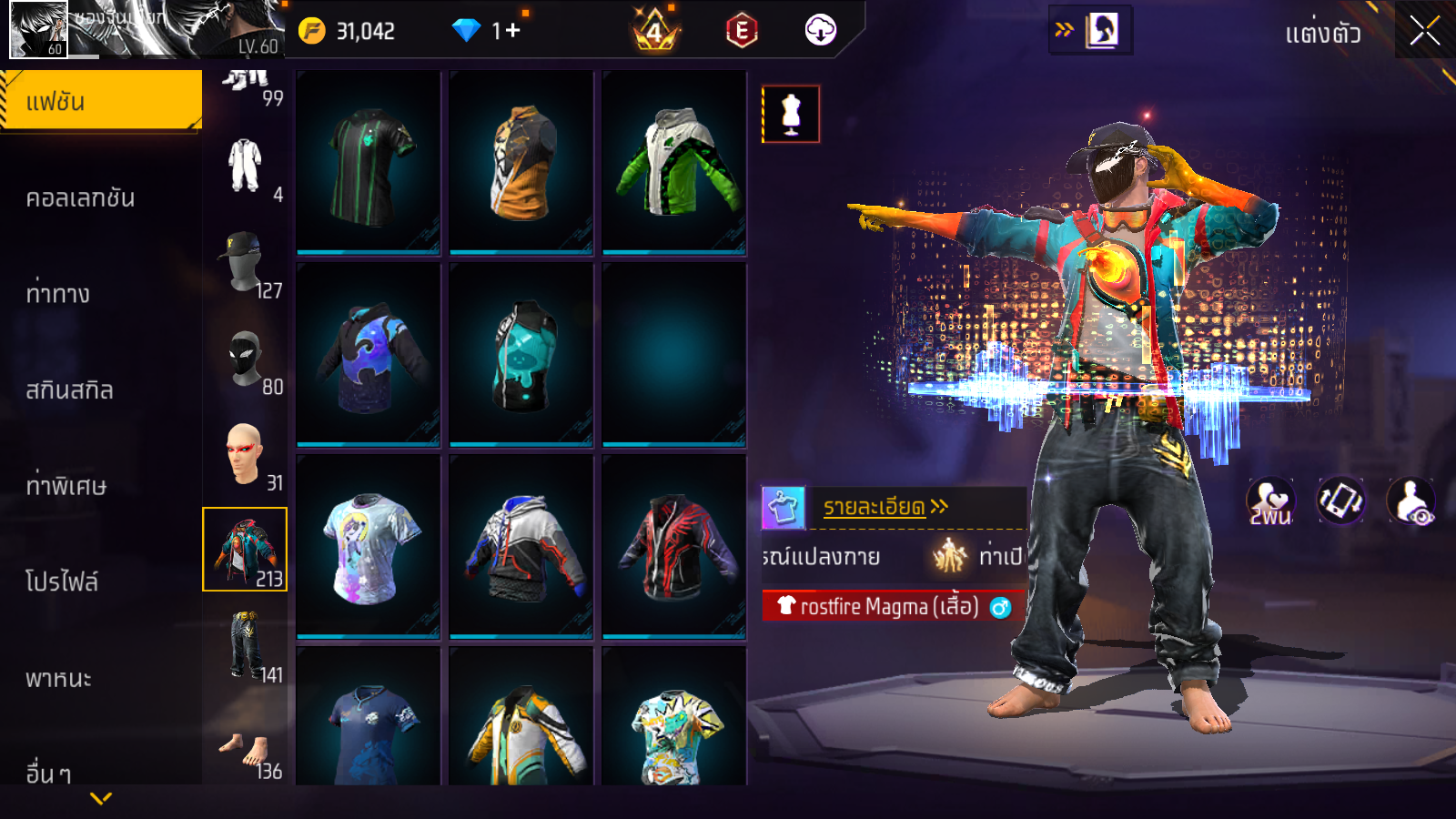
Task: Open the cloud download icon
Action: [x=820, y=31]
